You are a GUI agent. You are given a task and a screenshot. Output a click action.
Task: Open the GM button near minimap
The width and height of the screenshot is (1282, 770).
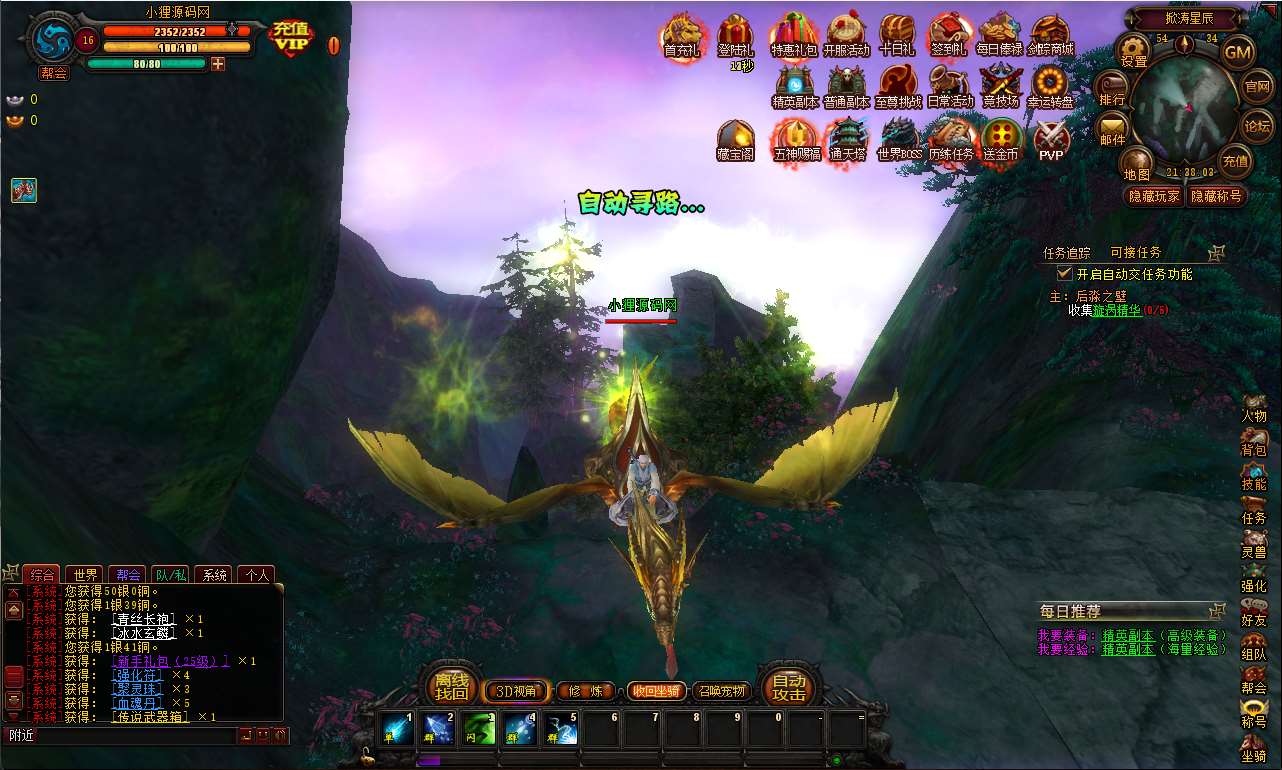(1238, 51)
